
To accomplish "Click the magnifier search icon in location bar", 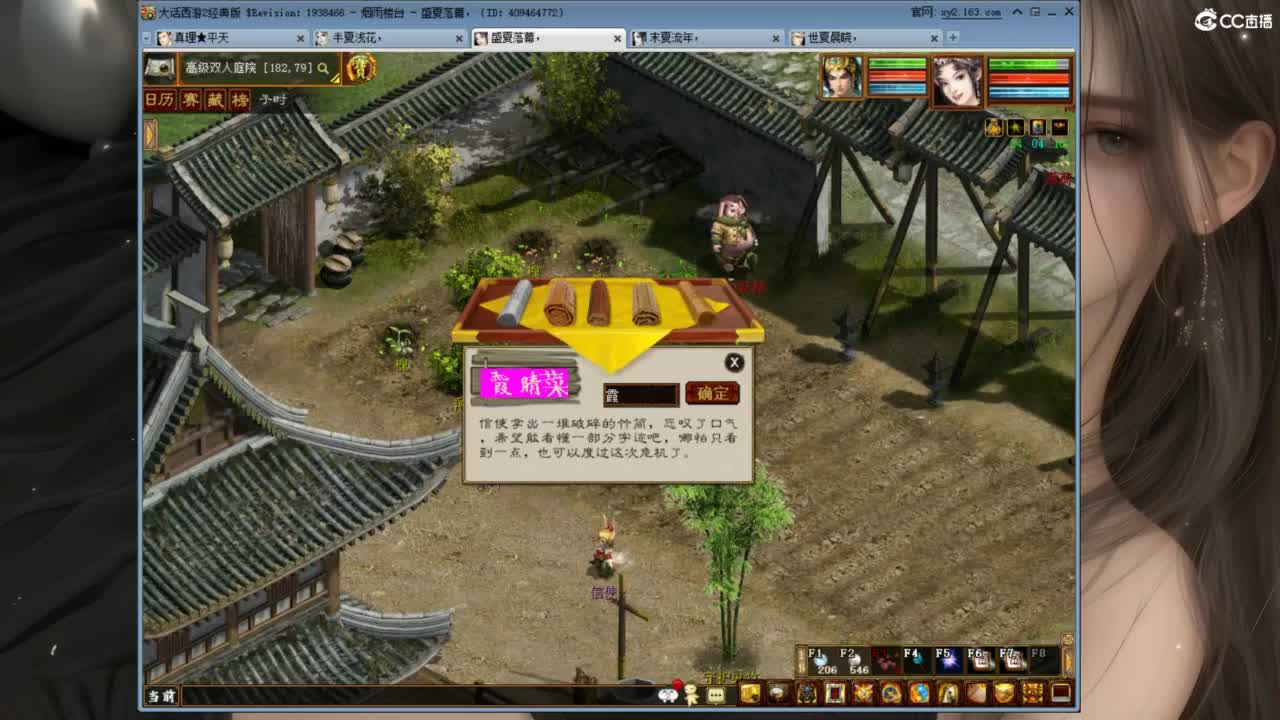I will pyautogui.click(x=323, y=70).
